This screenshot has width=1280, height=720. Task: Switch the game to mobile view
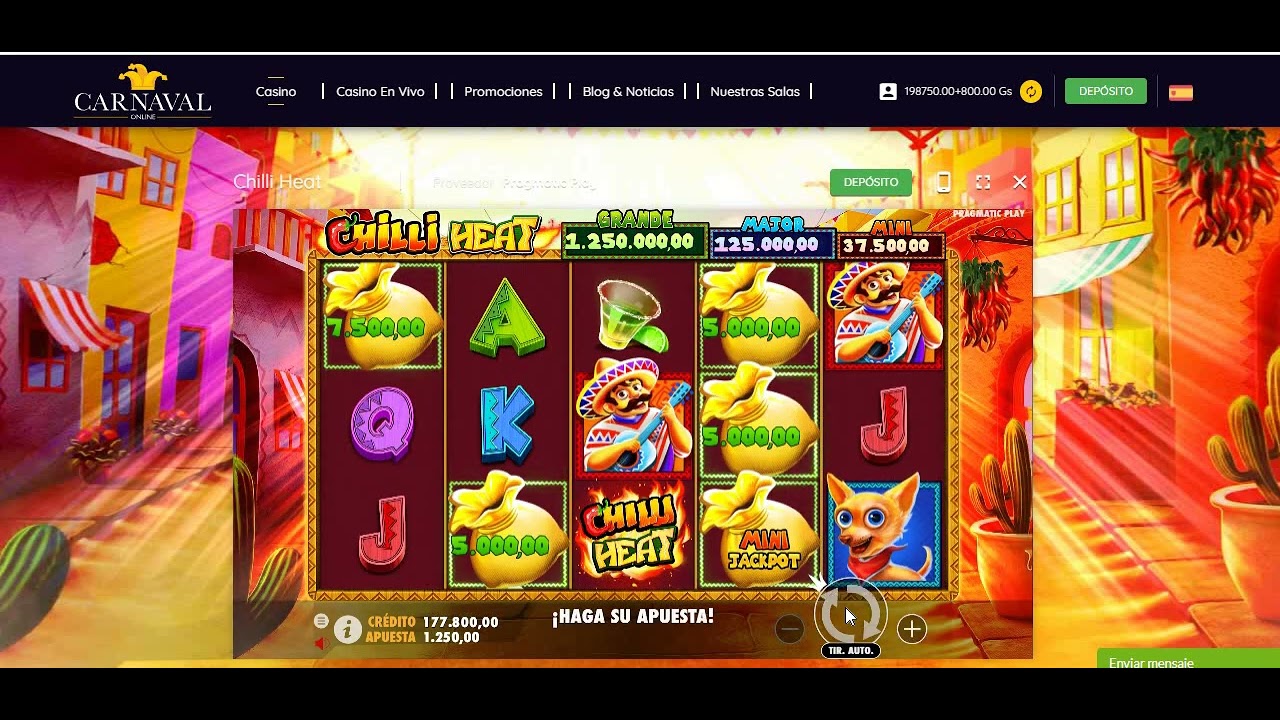[942, 182]
